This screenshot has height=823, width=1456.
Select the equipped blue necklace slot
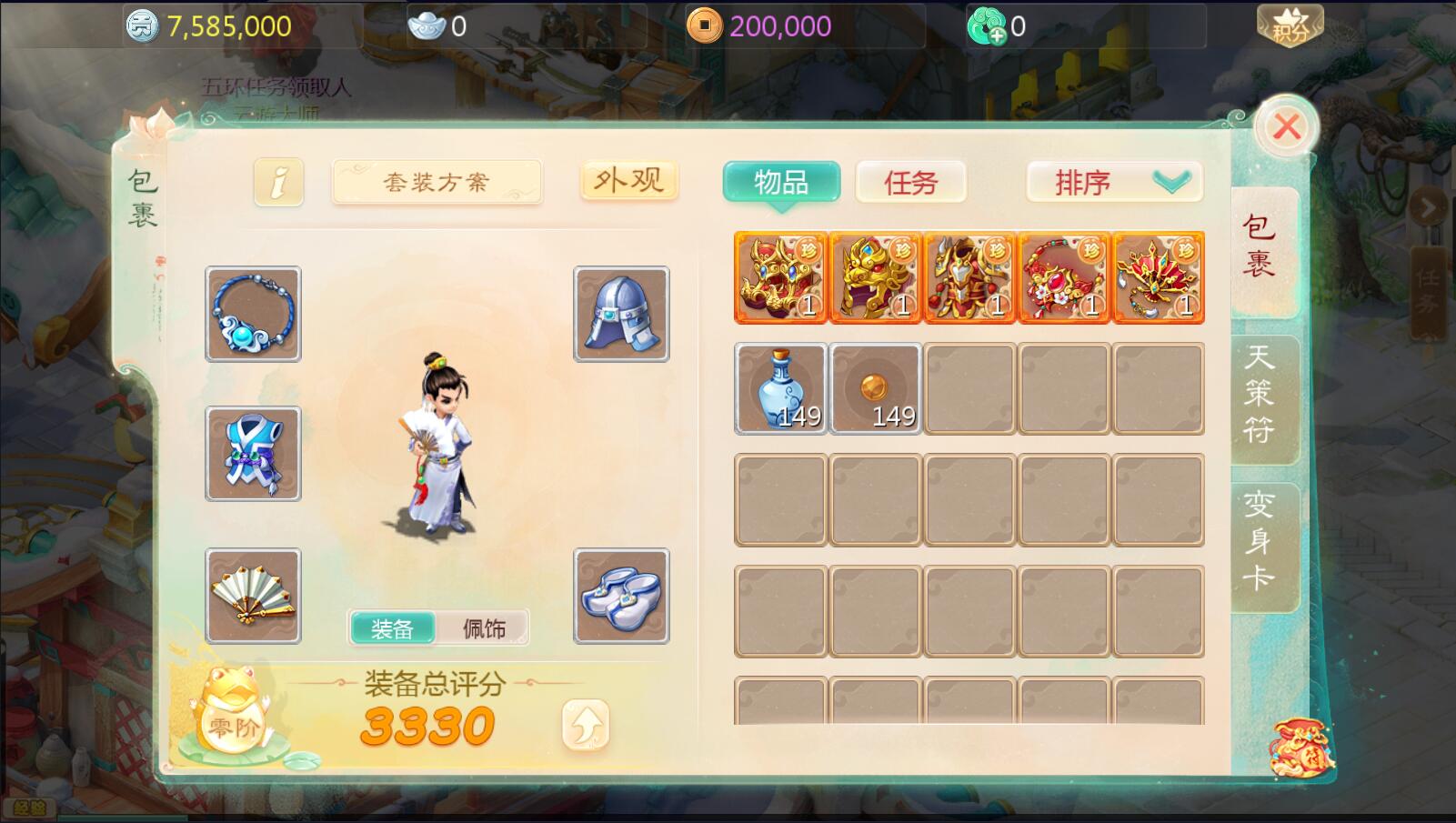253,314
